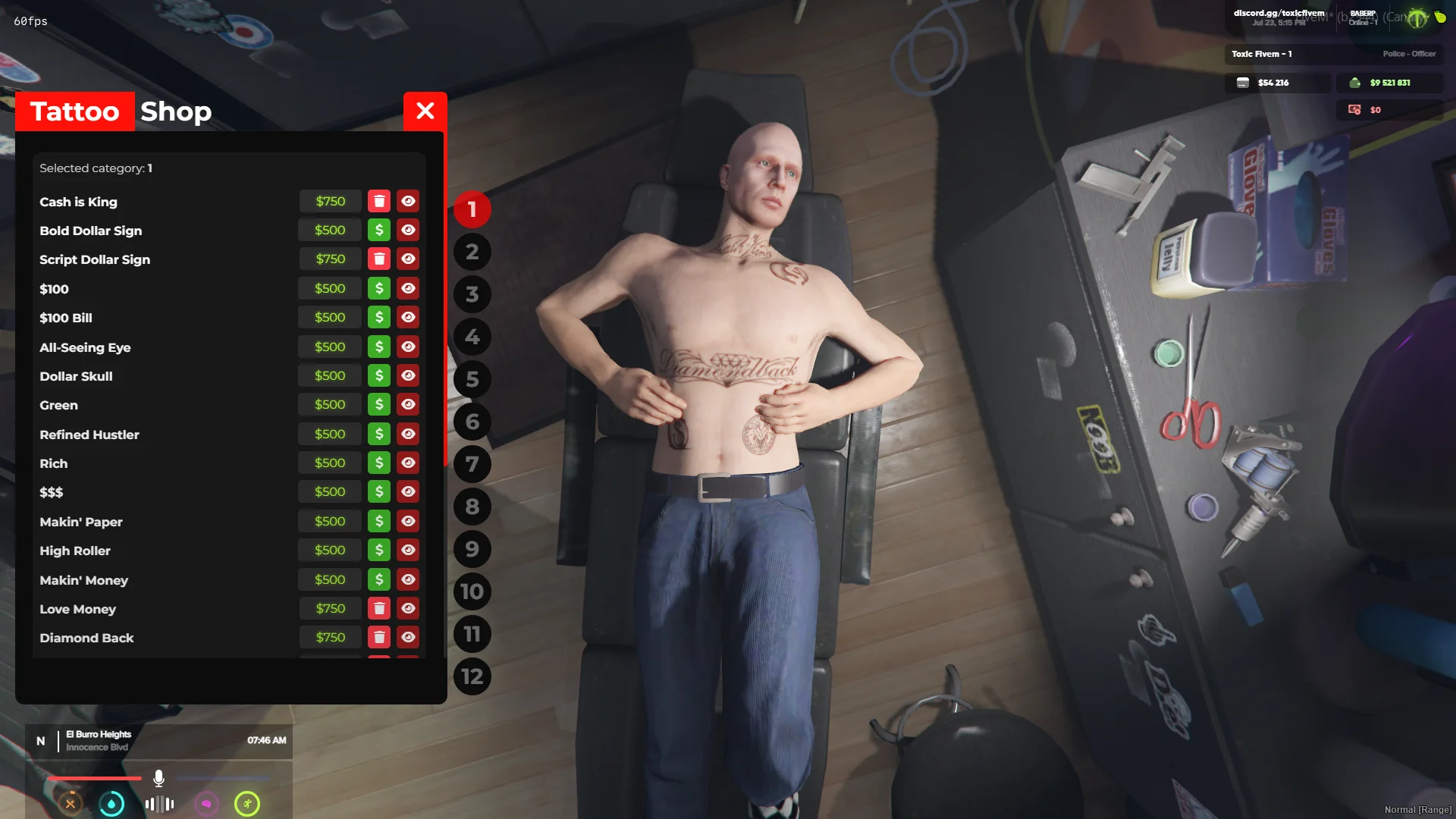Viewport: 1456px width, 819px height.
Task: Choose tattoo category 8
Action: [x=472, y=507]
